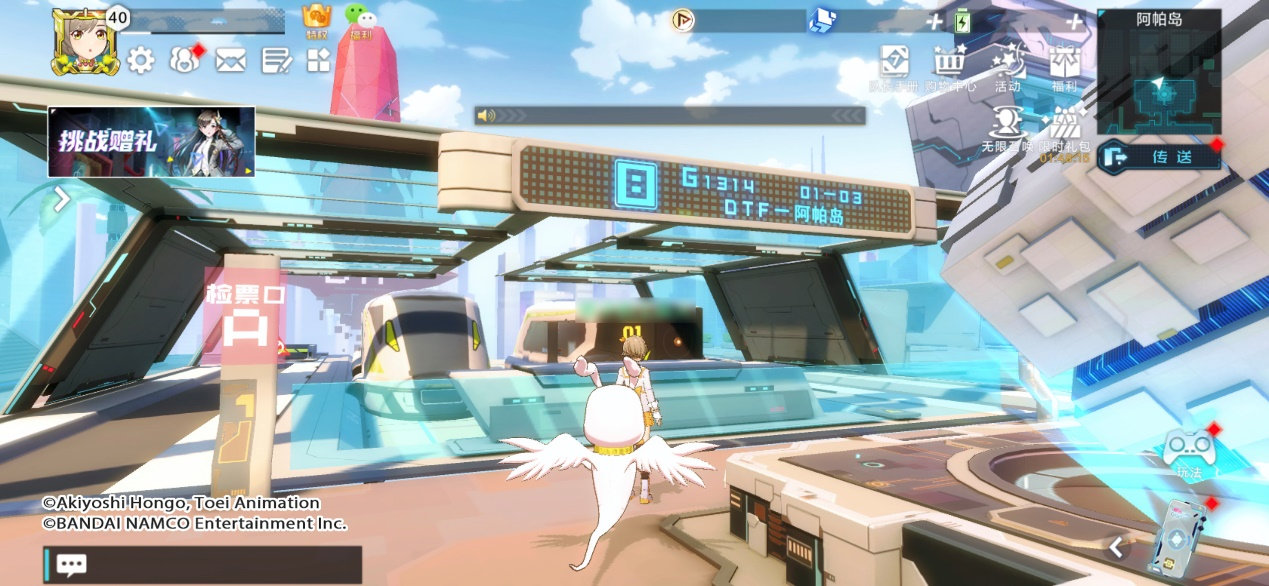The image size is (1269, 586).
Task: Open the gear settings icon
Action: (x=140, y=61)
